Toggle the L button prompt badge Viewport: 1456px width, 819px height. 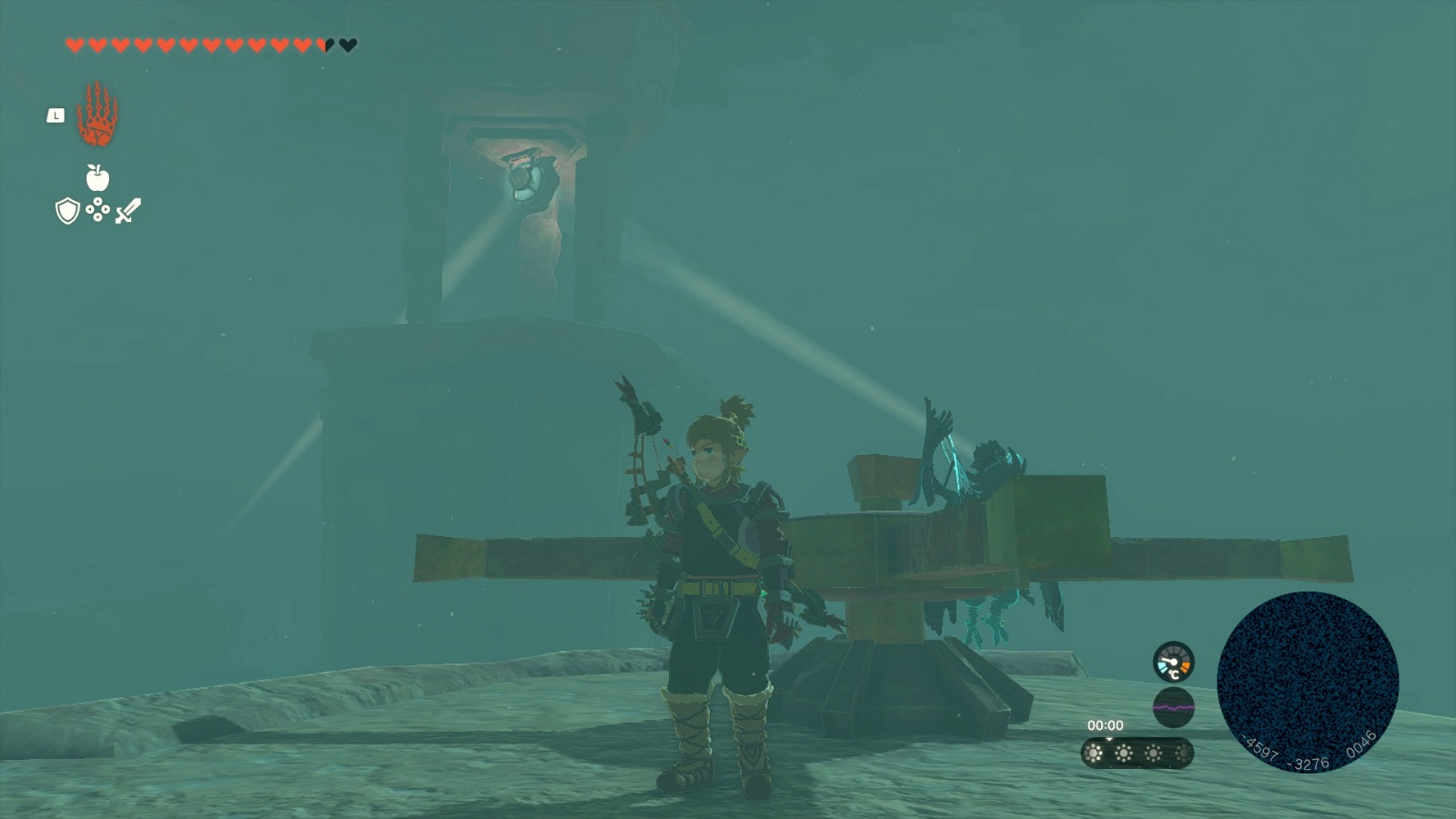point(55,116)
